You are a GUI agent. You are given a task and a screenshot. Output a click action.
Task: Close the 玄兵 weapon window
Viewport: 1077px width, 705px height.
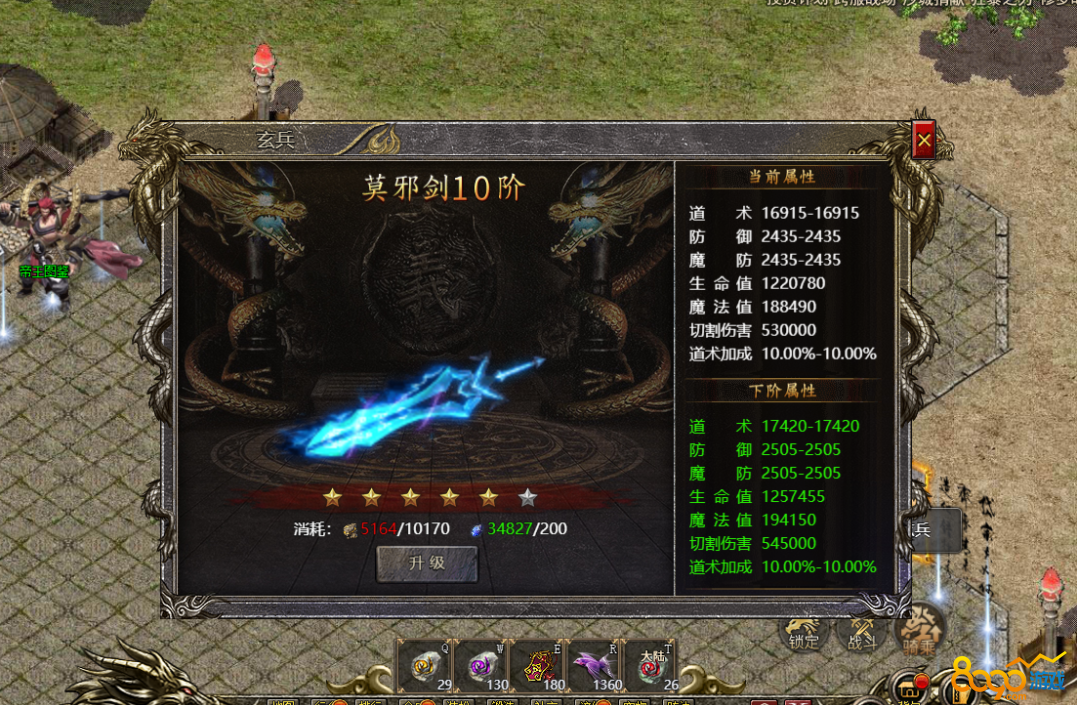click(x=924, y=142)
